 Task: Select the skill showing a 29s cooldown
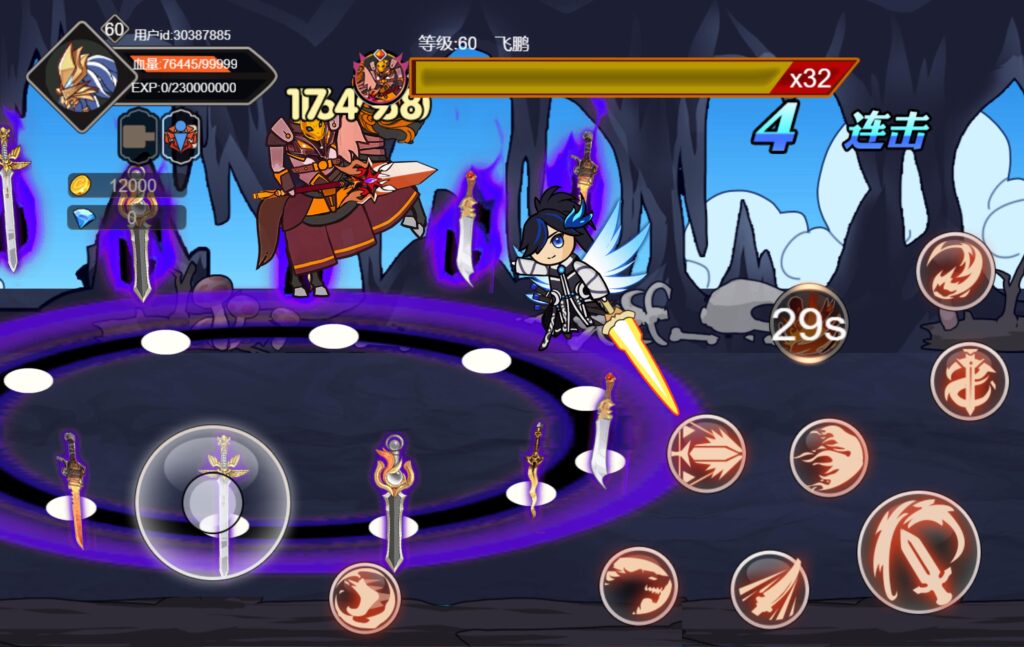[x=808, y=323]
